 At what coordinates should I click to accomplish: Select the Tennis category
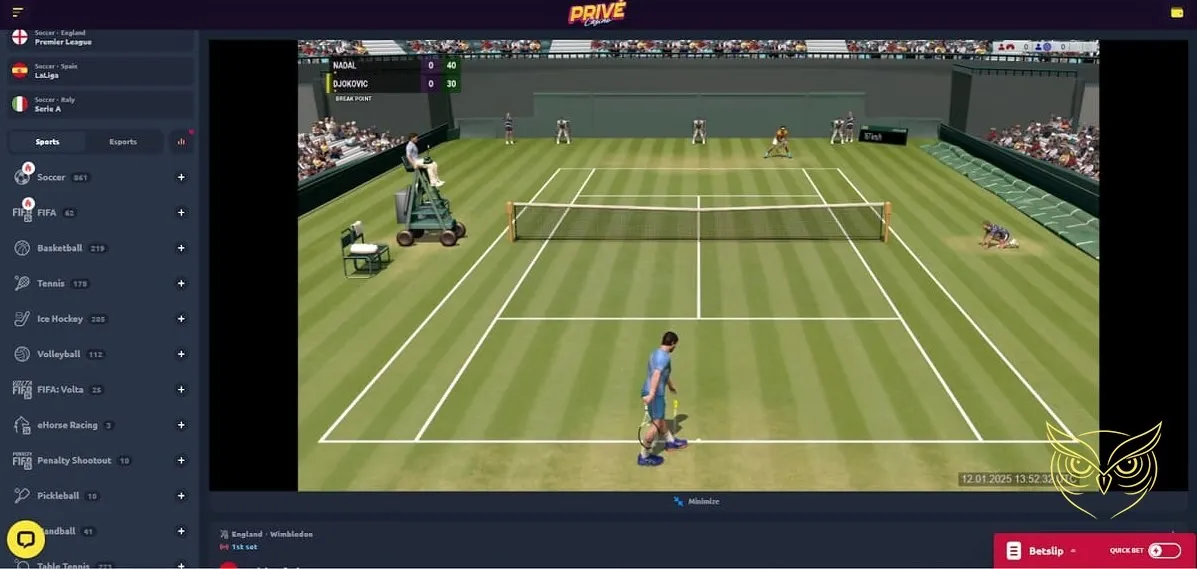tap(51, 283)
